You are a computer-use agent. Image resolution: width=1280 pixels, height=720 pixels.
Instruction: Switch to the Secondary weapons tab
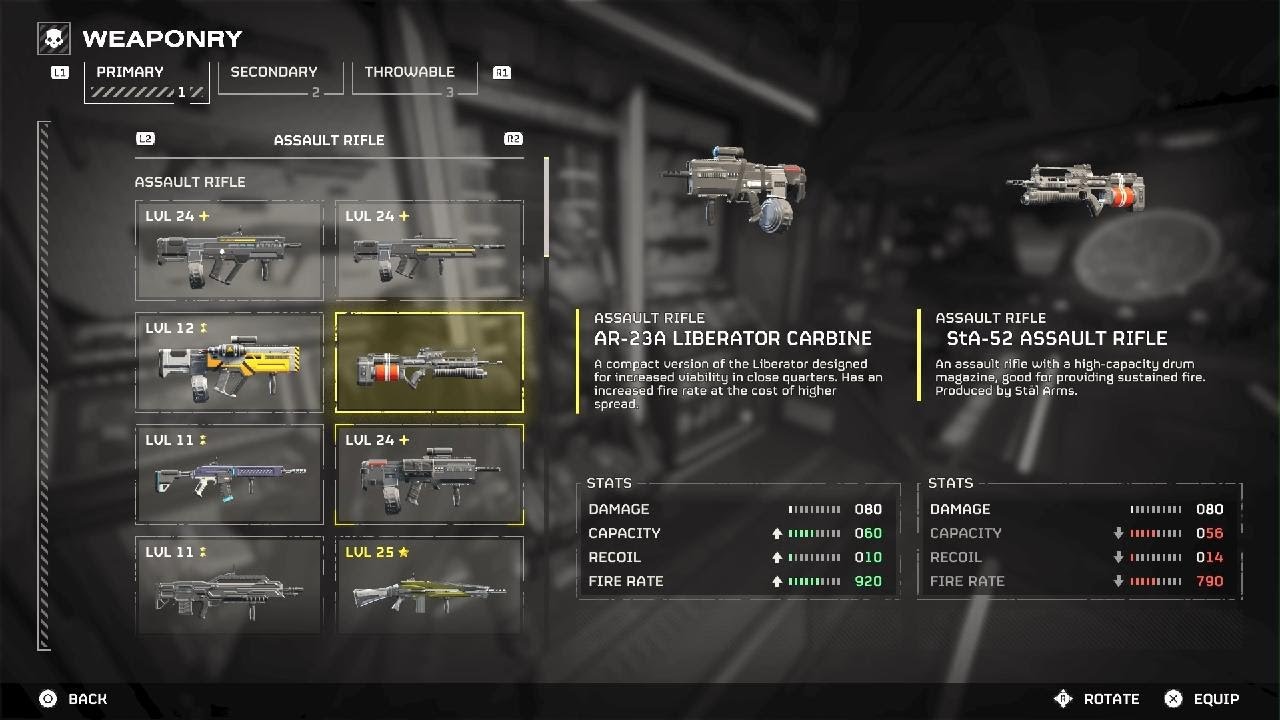coord(274,76)
